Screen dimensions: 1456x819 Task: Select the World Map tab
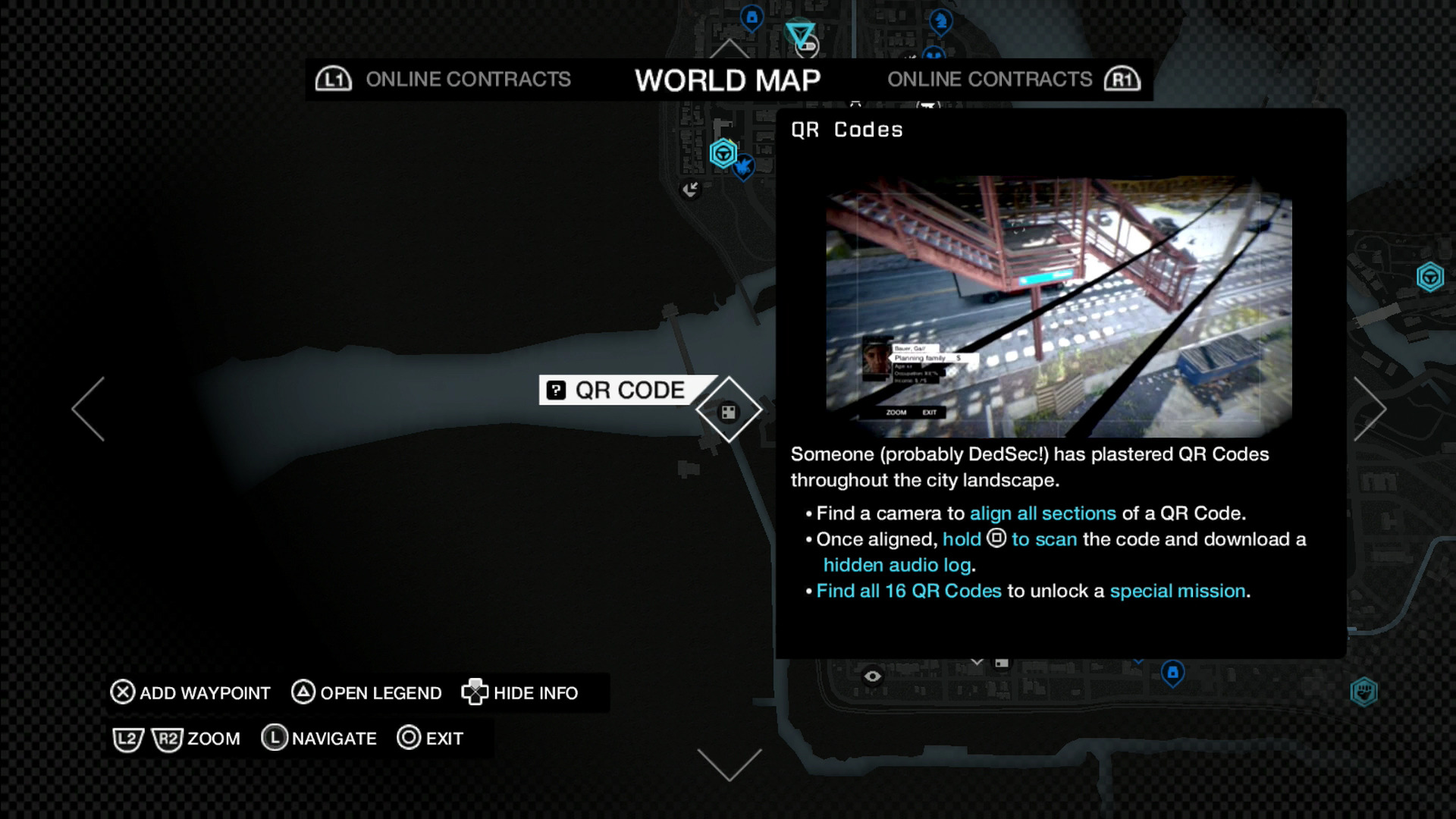coord(727,80)
